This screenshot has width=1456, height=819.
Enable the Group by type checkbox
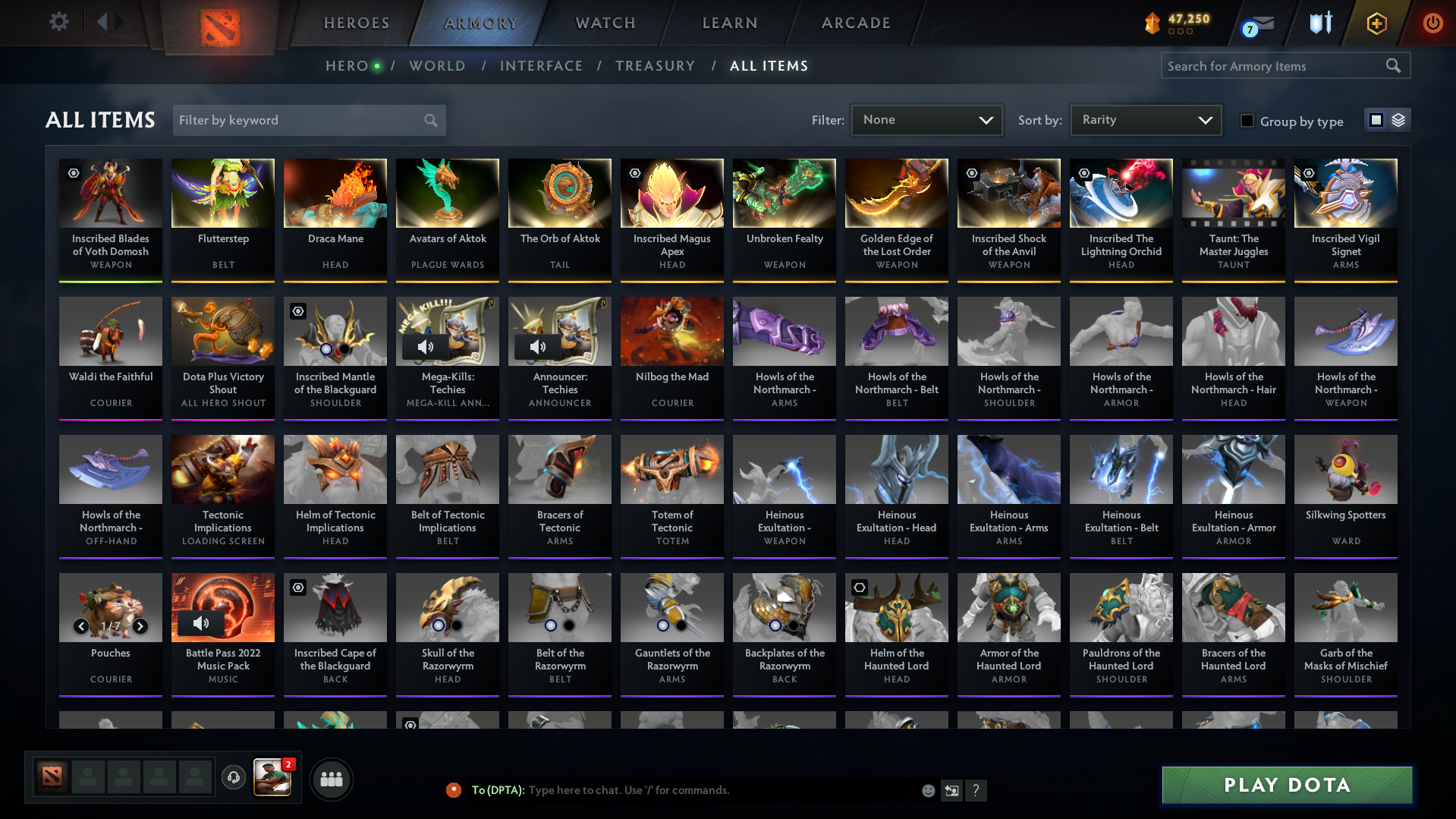coord(1247,121)
